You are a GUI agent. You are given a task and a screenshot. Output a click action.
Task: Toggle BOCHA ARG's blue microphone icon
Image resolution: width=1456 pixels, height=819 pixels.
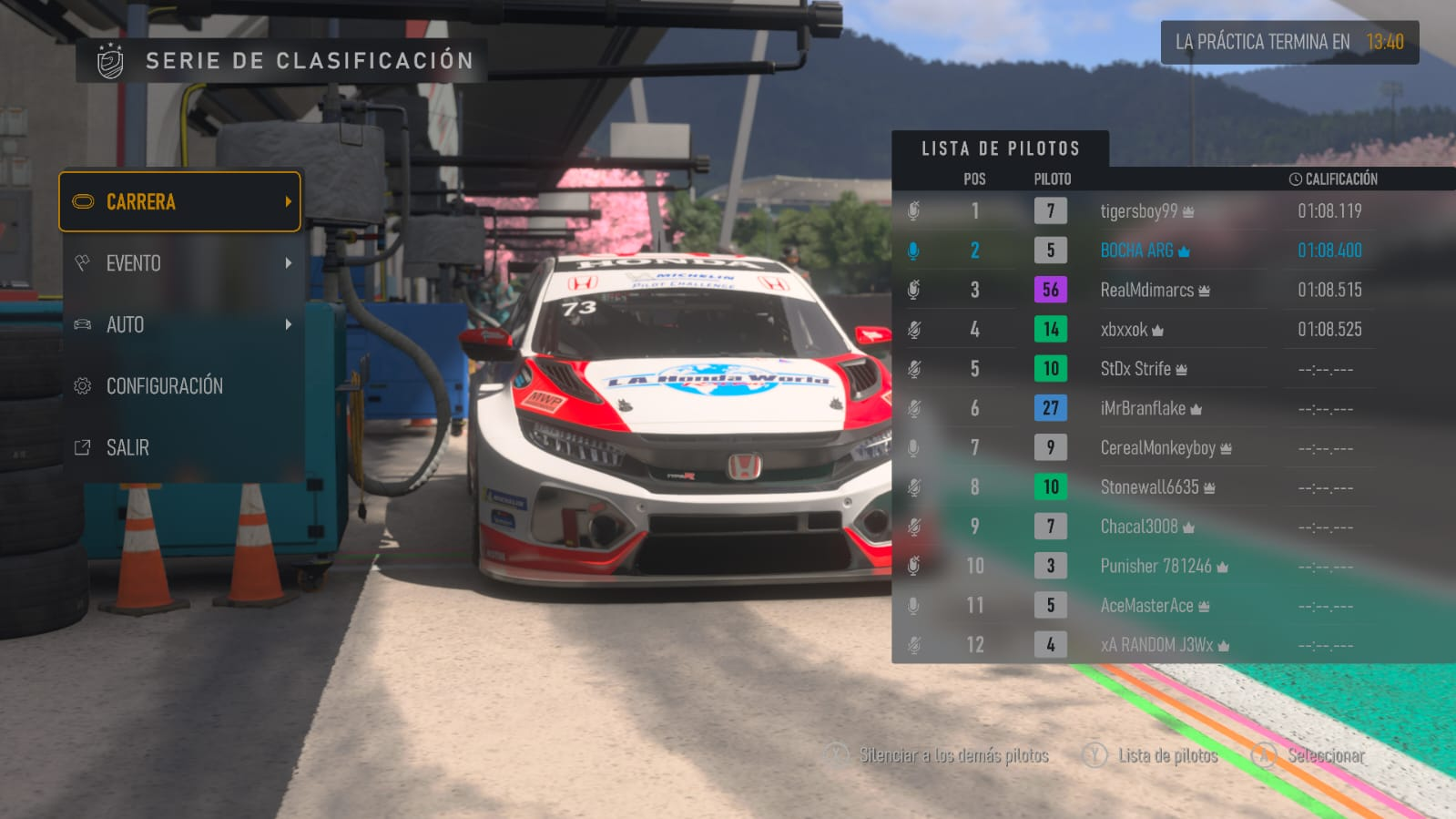coord(913,251)
